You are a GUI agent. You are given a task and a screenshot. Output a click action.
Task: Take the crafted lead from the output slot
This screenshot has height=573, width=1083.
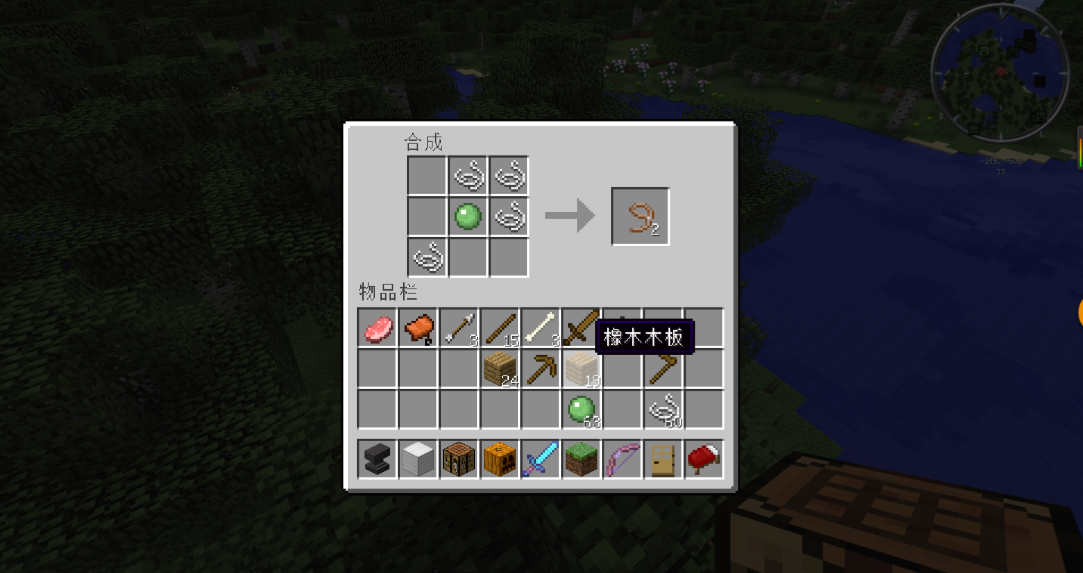[640, 216]
